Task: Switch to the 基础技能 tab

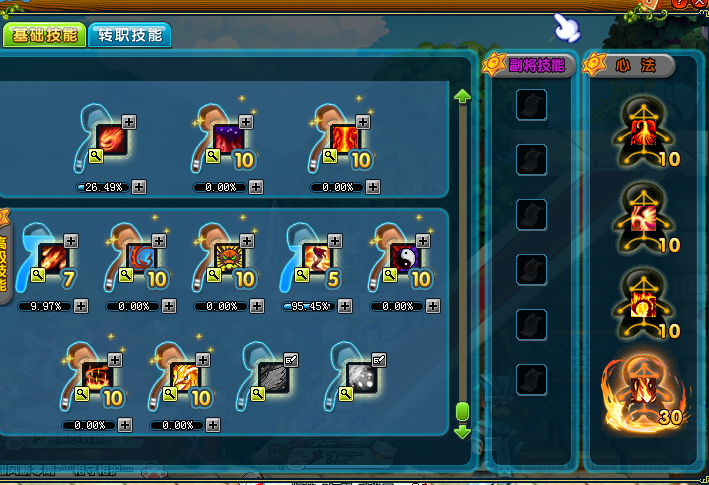Action: click(x=44, y=36)
